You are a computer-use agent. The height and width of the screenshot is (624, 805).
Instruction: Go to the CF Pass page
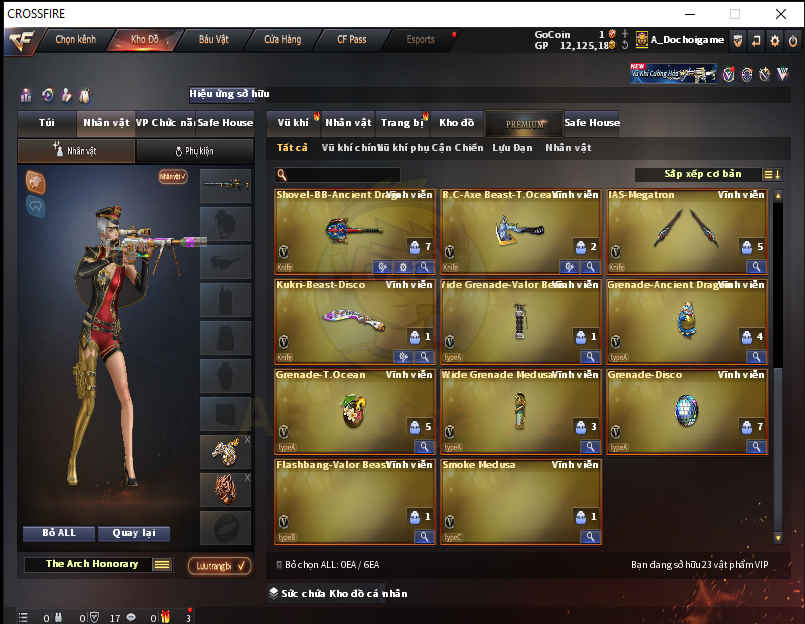[351, 40]
